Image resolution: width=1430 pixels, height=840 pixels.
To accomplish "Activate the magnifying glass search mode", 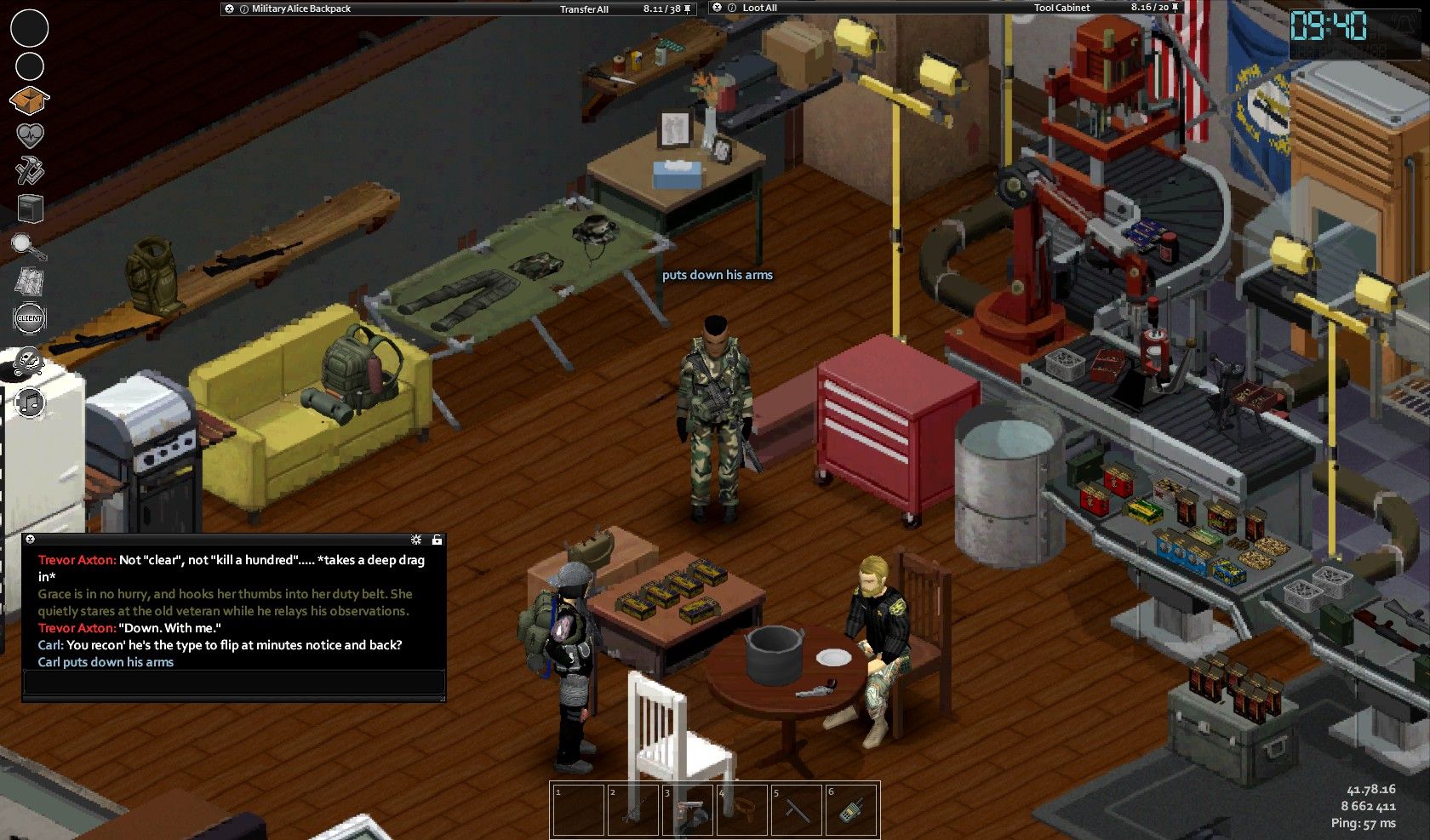I will point(28,246).
